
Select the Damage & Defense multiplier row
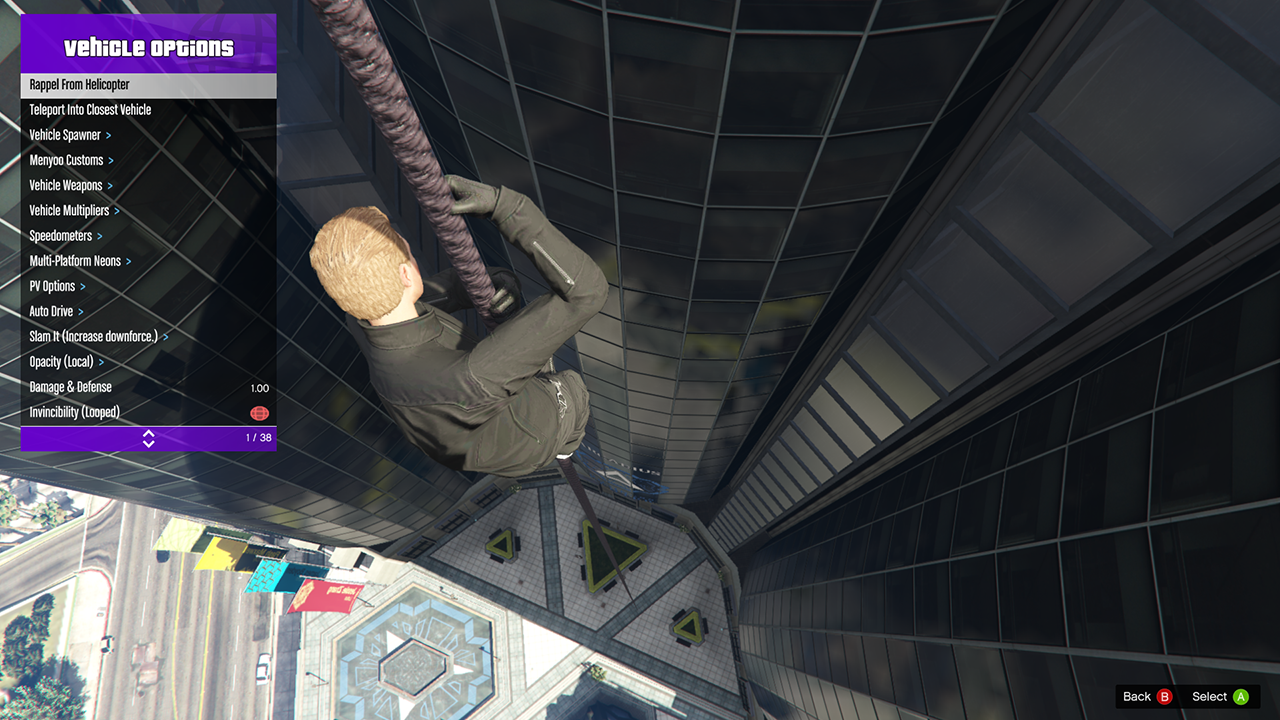(148, 387)
